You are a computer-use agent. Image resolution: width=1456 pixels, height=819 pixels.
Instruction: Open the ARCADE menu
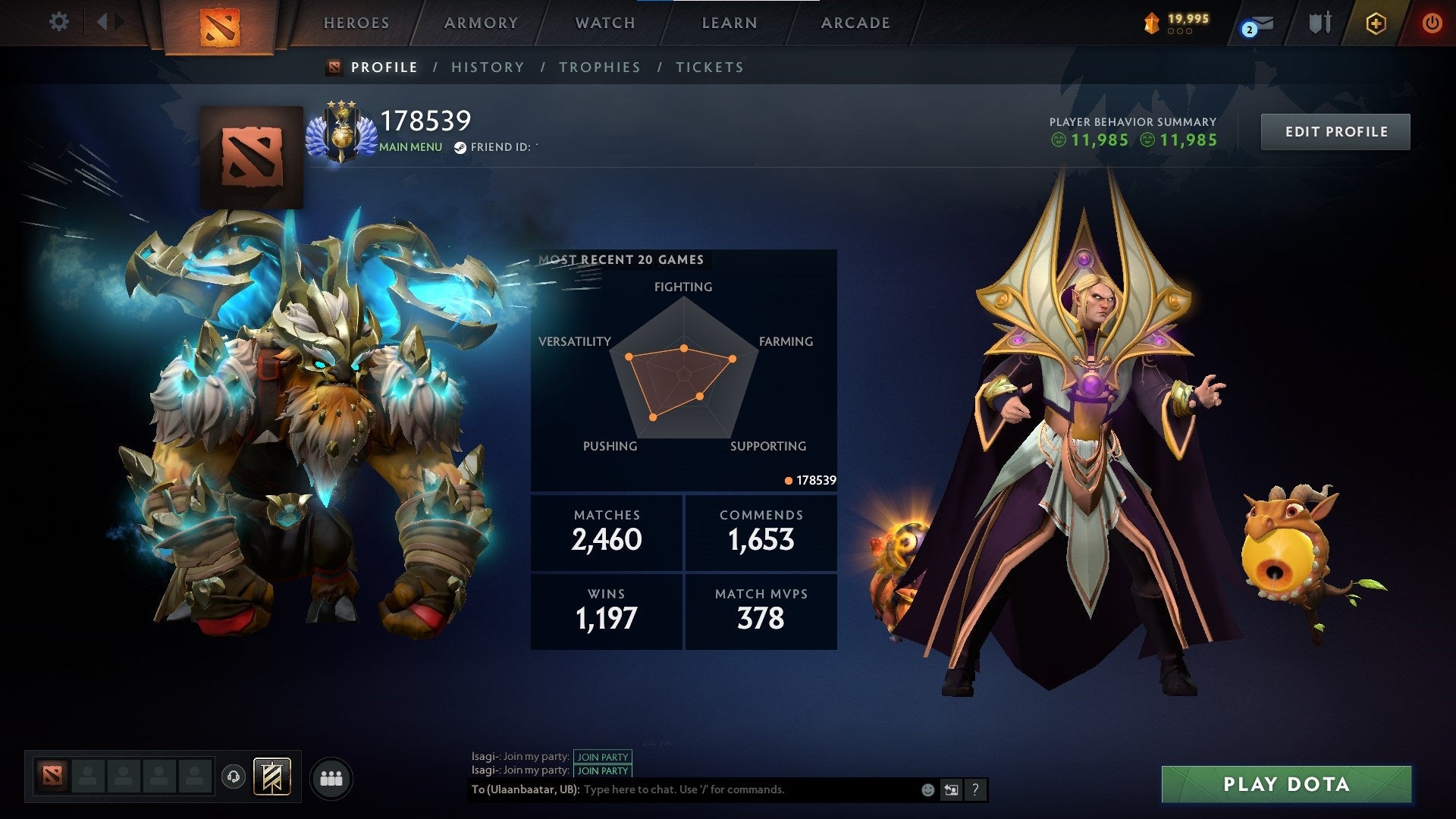point(855,23)
